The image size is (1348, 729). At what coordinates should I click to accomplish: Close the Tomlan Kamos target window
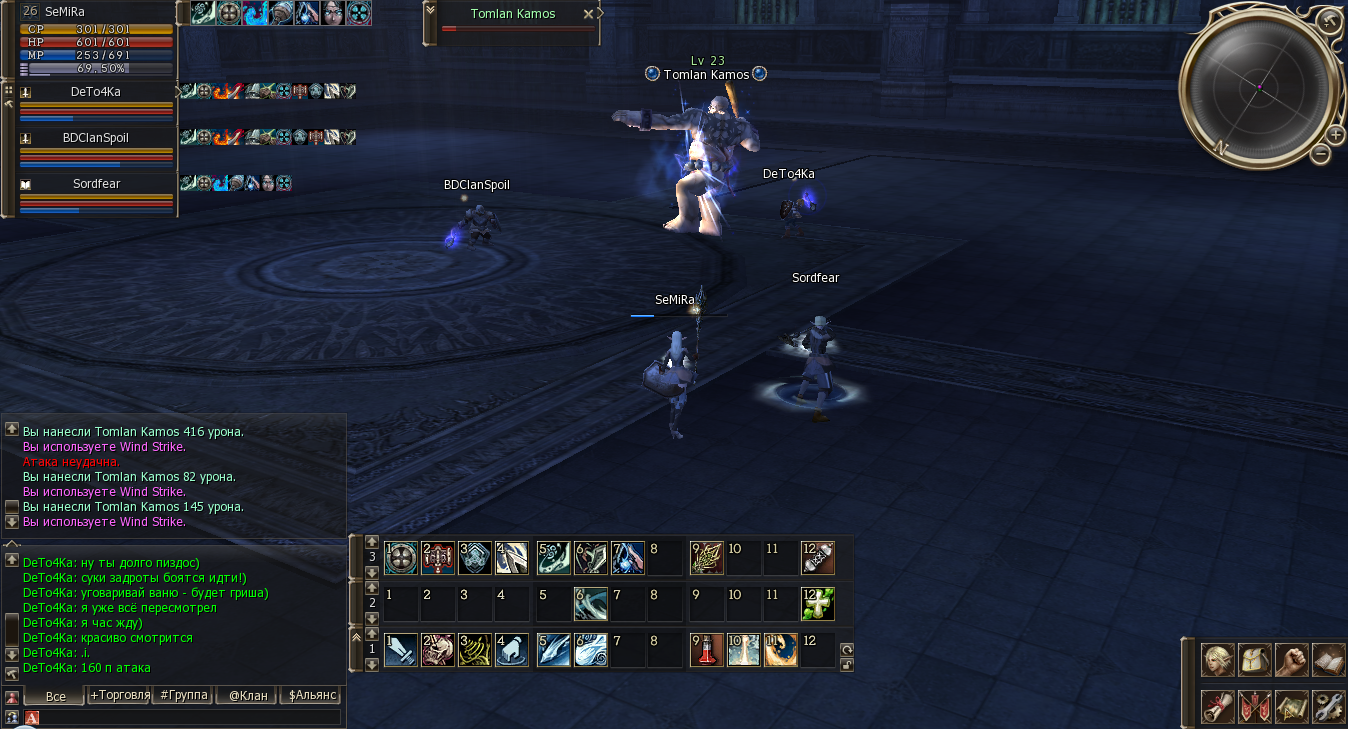click(x=588, y=14)
